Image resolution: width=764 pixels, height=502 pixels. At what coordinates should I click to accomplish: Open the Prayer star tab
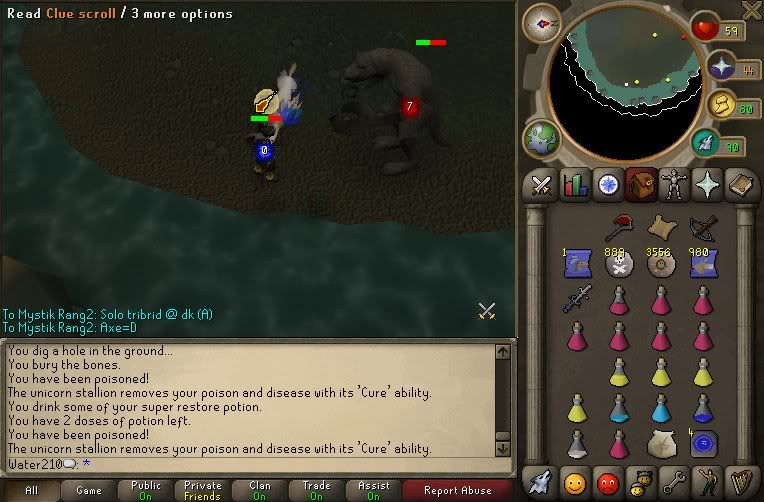click(707, 184)
